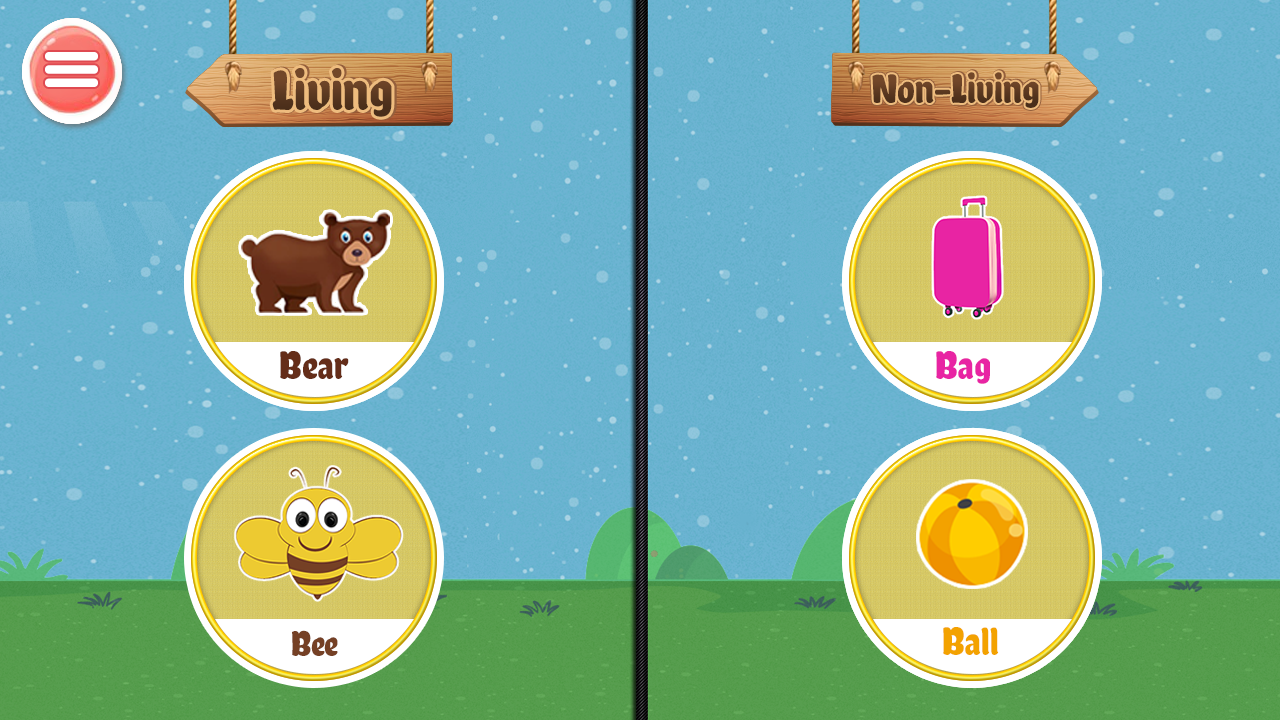Open the Living category signboard
Image resolution: width=1280 pixels, height=720 pixels.
point(318,90)
